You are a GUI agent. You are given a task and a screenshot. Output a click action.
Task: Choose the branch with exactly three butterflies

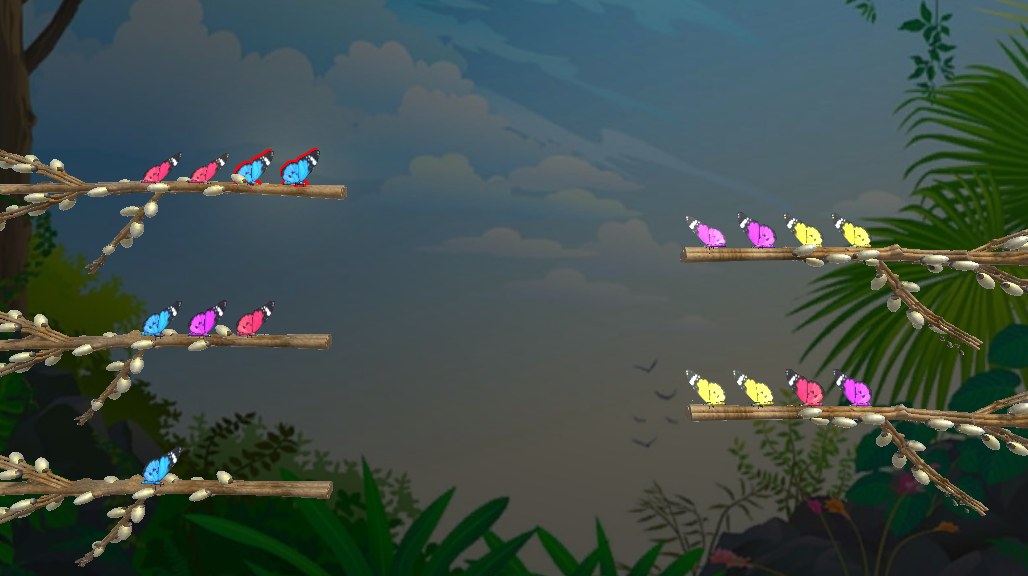pos(200,341)
